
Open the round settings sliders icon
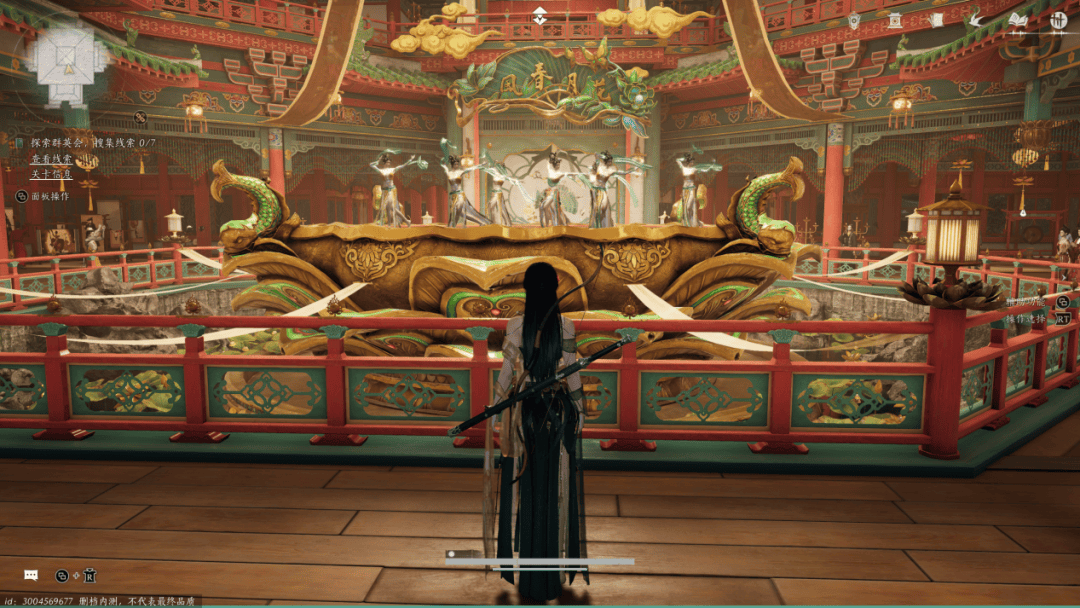[1059, 20]
